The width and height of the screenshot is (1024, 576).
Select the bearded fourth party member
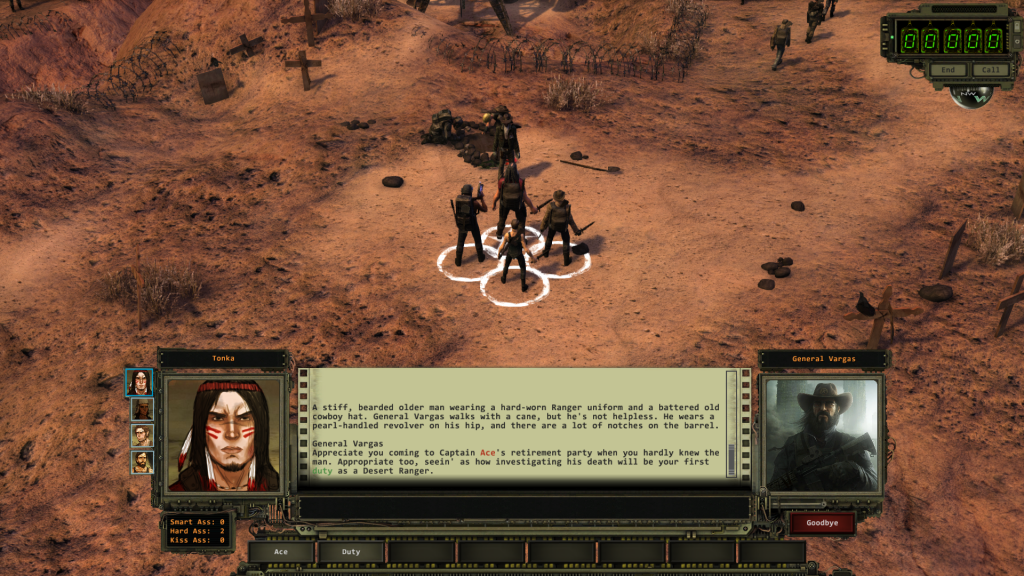(142, 463)
